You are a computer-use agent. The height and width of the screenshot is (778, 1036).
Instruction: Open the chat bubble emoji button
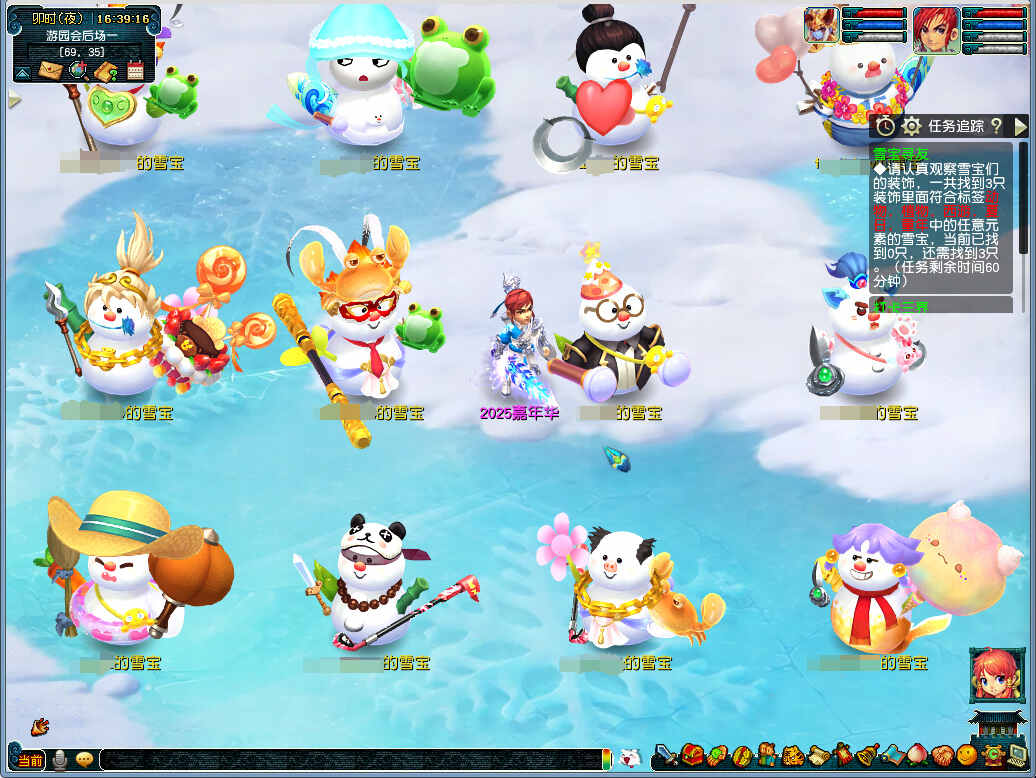point(84,760)
